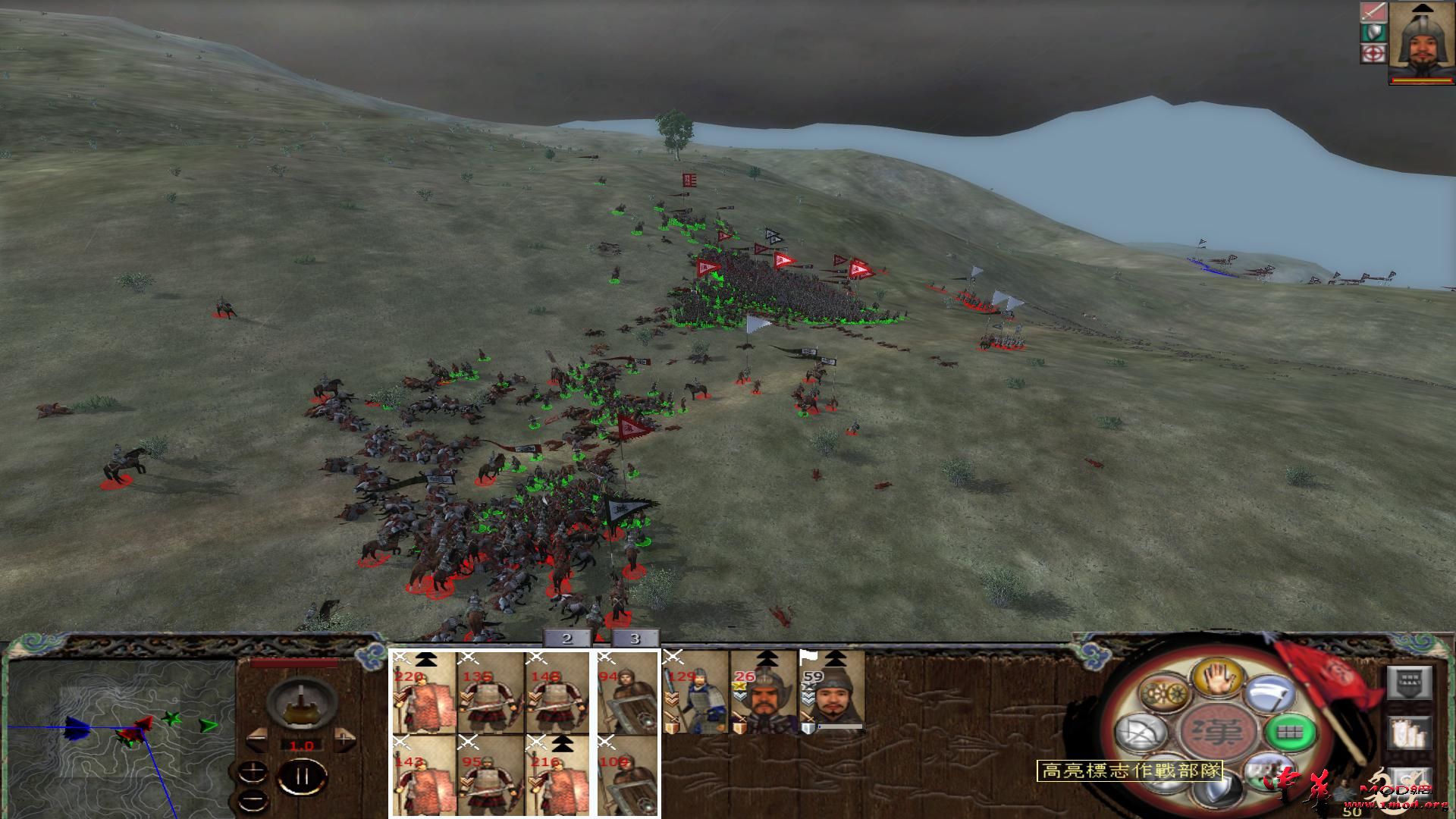
Task: Click the black chevron above the 220-man unit card
Action: point(425,661)
